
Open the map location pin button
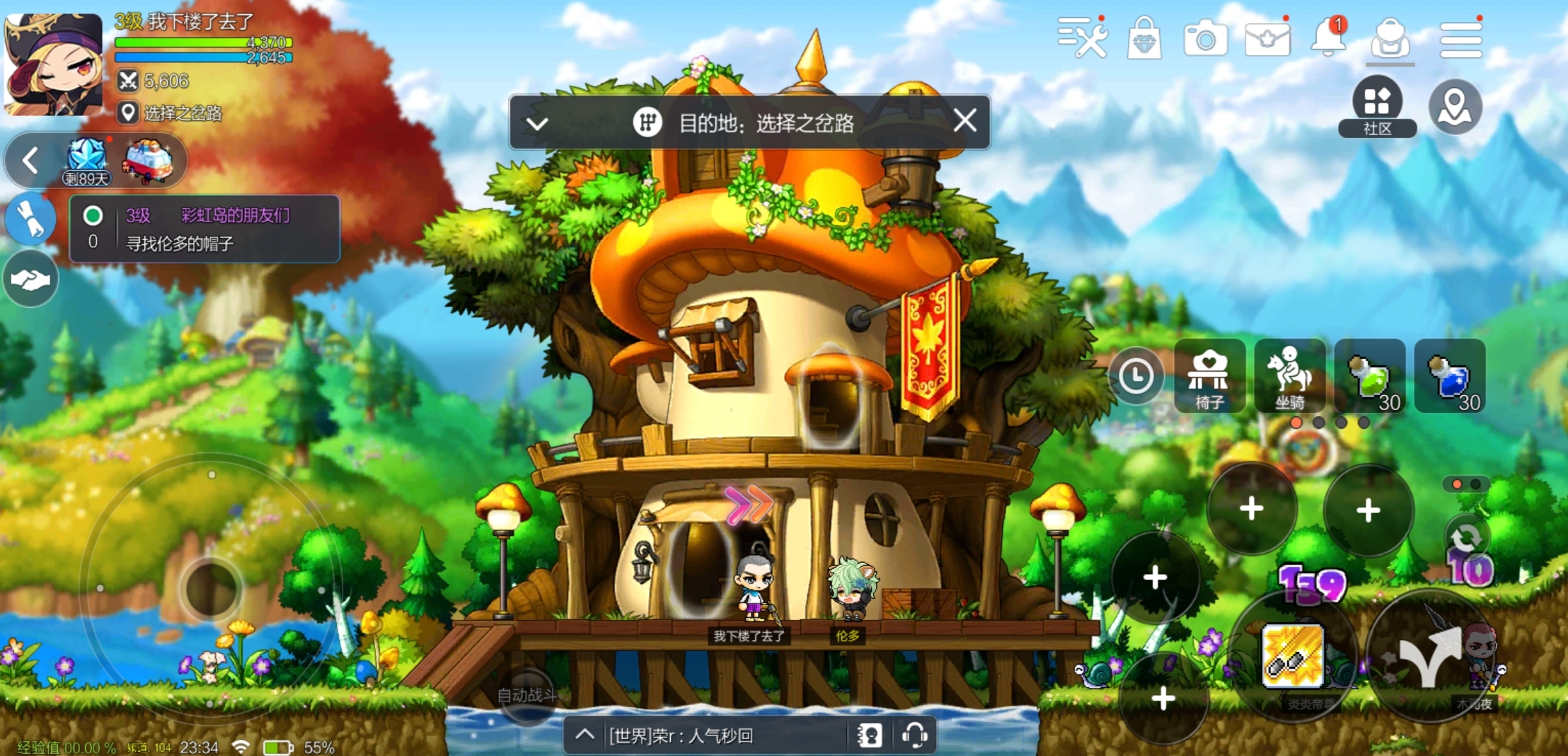coord(1455,107)
